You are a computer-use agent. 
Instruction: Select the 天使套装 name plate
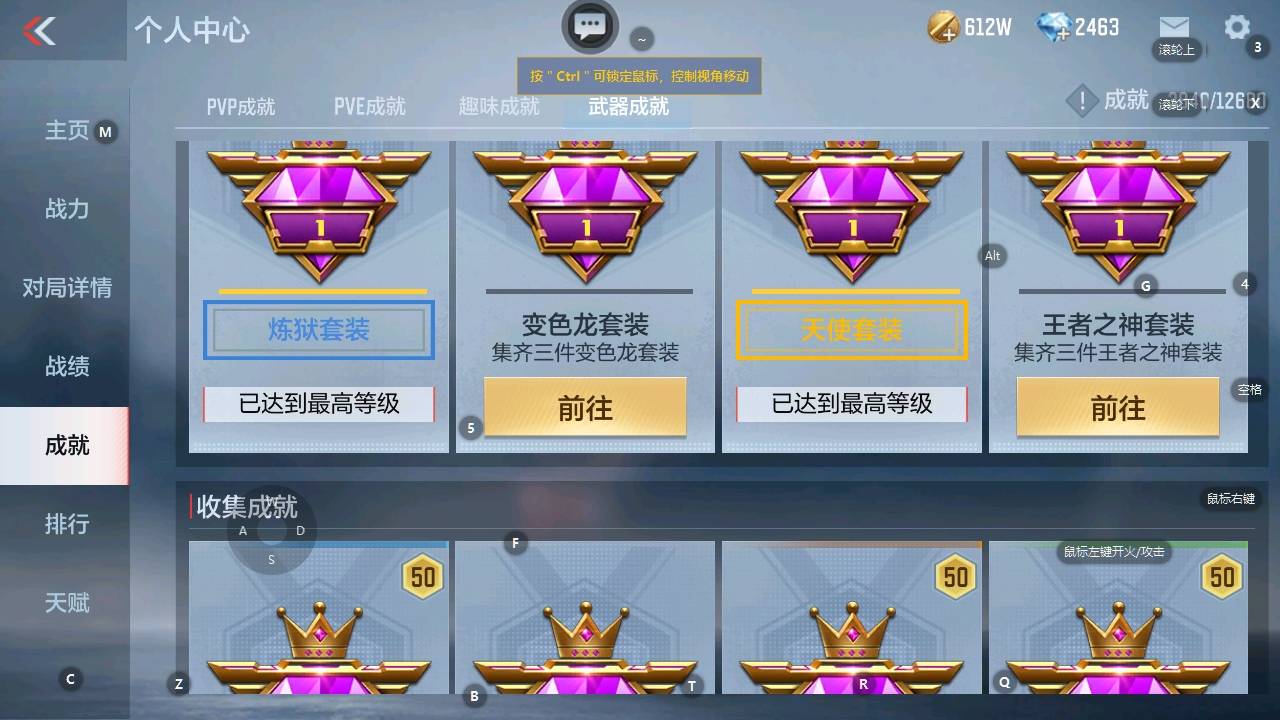850,330
